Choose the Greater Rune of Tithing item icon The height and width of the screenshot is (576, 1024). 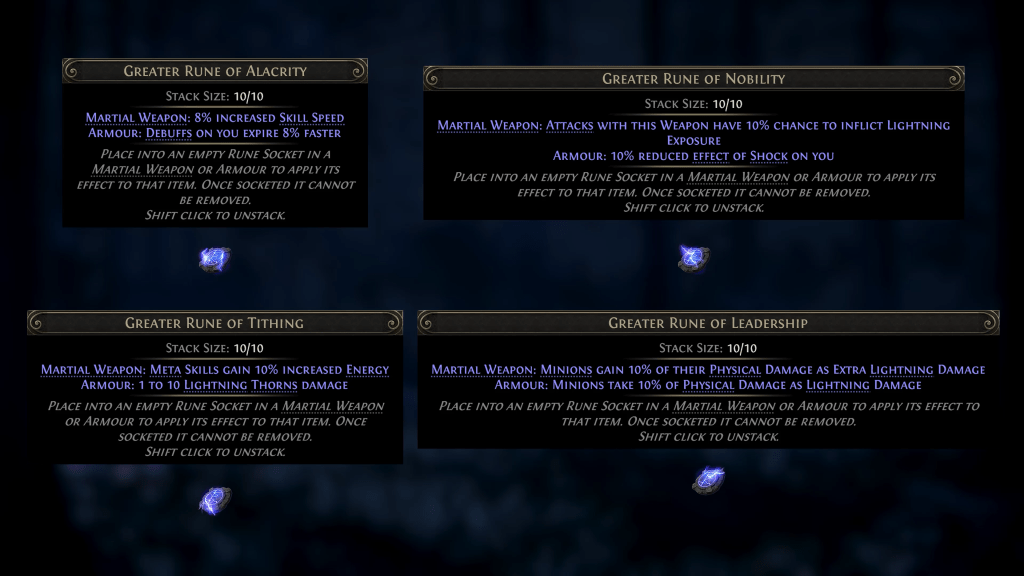click(x=214, y=499)
